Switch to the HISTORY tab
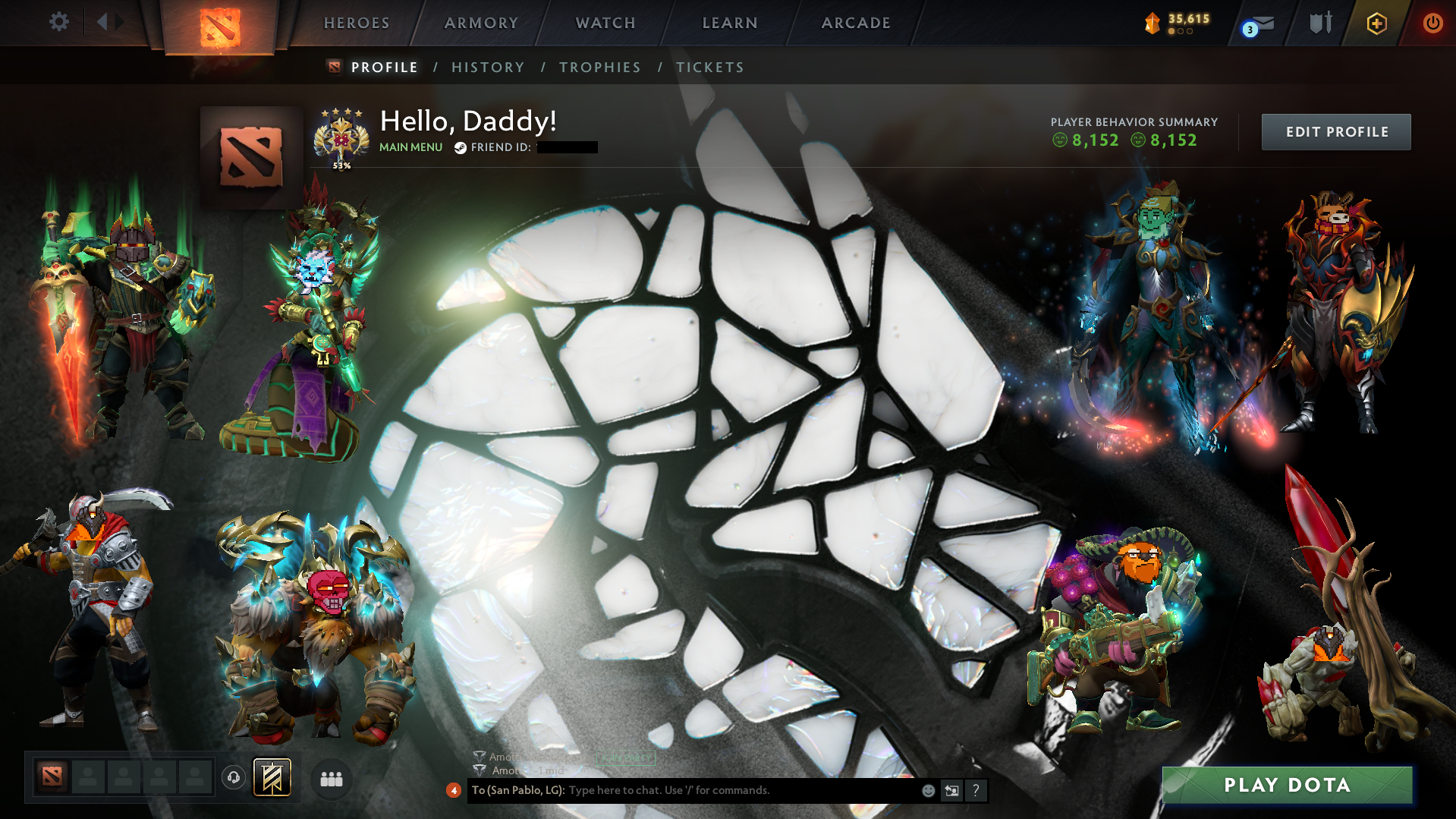The width and height of the screenshot is (1456, 819). (x=488, y=67)
